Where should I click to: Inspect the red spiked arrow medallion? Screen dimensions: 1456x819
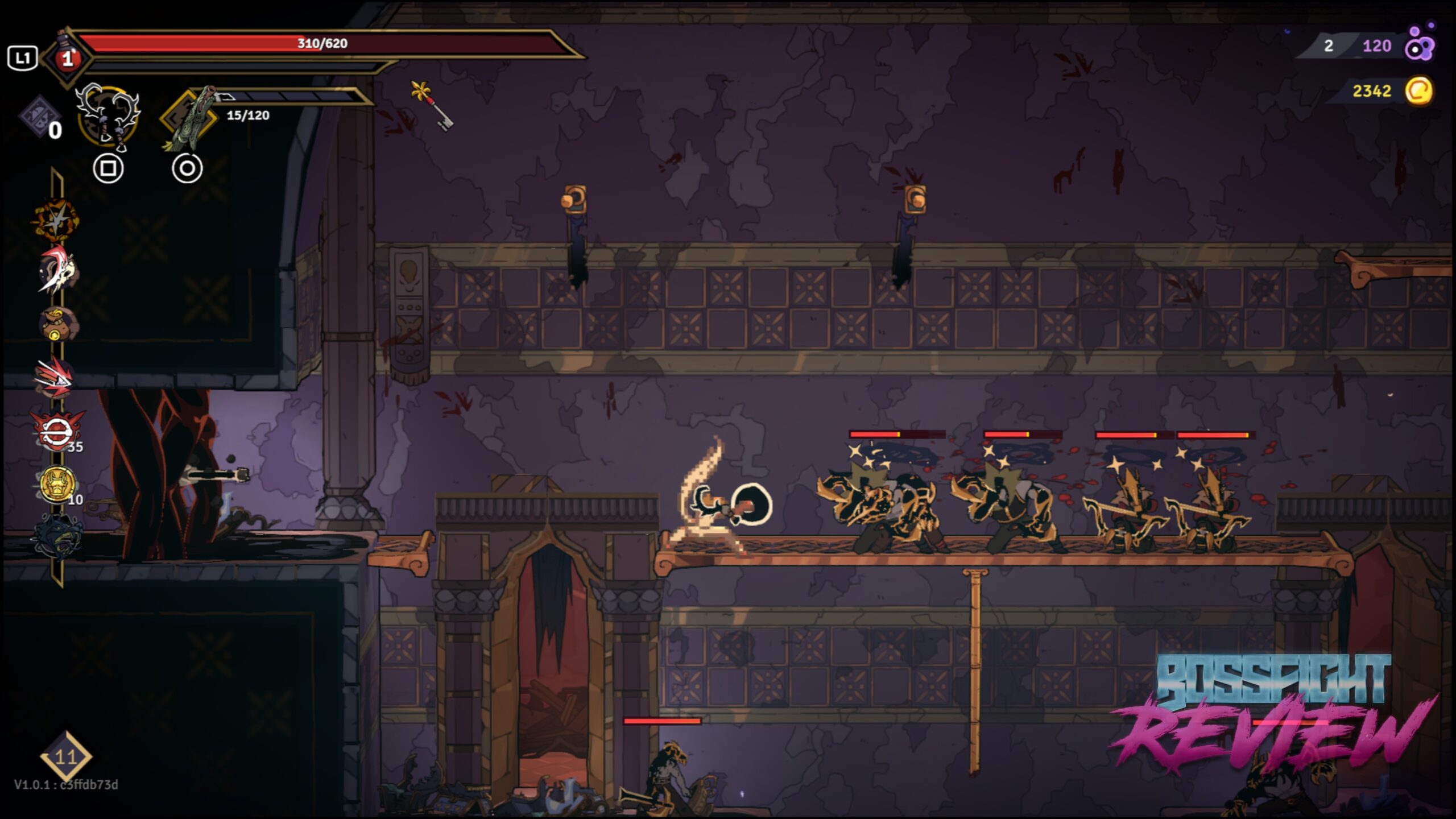click(55, 377)
